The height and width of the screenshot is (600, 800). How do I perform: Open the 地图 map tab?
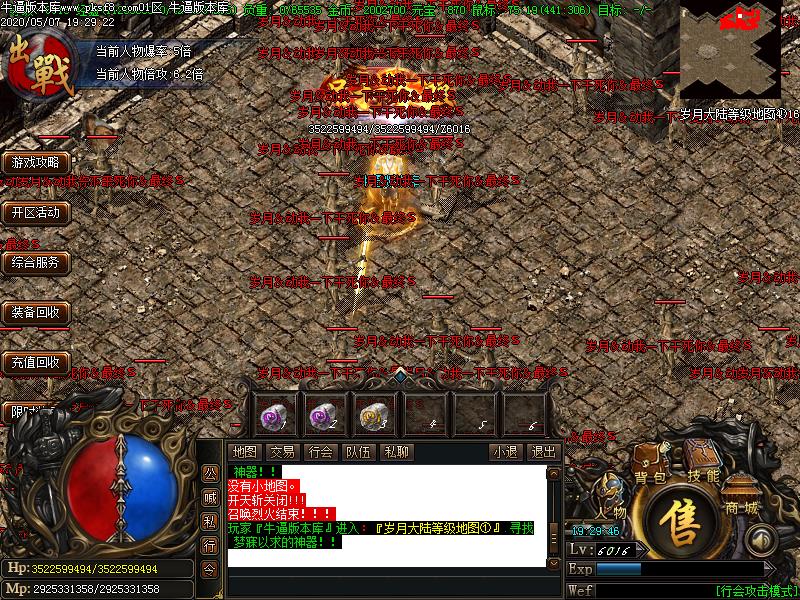245,452
